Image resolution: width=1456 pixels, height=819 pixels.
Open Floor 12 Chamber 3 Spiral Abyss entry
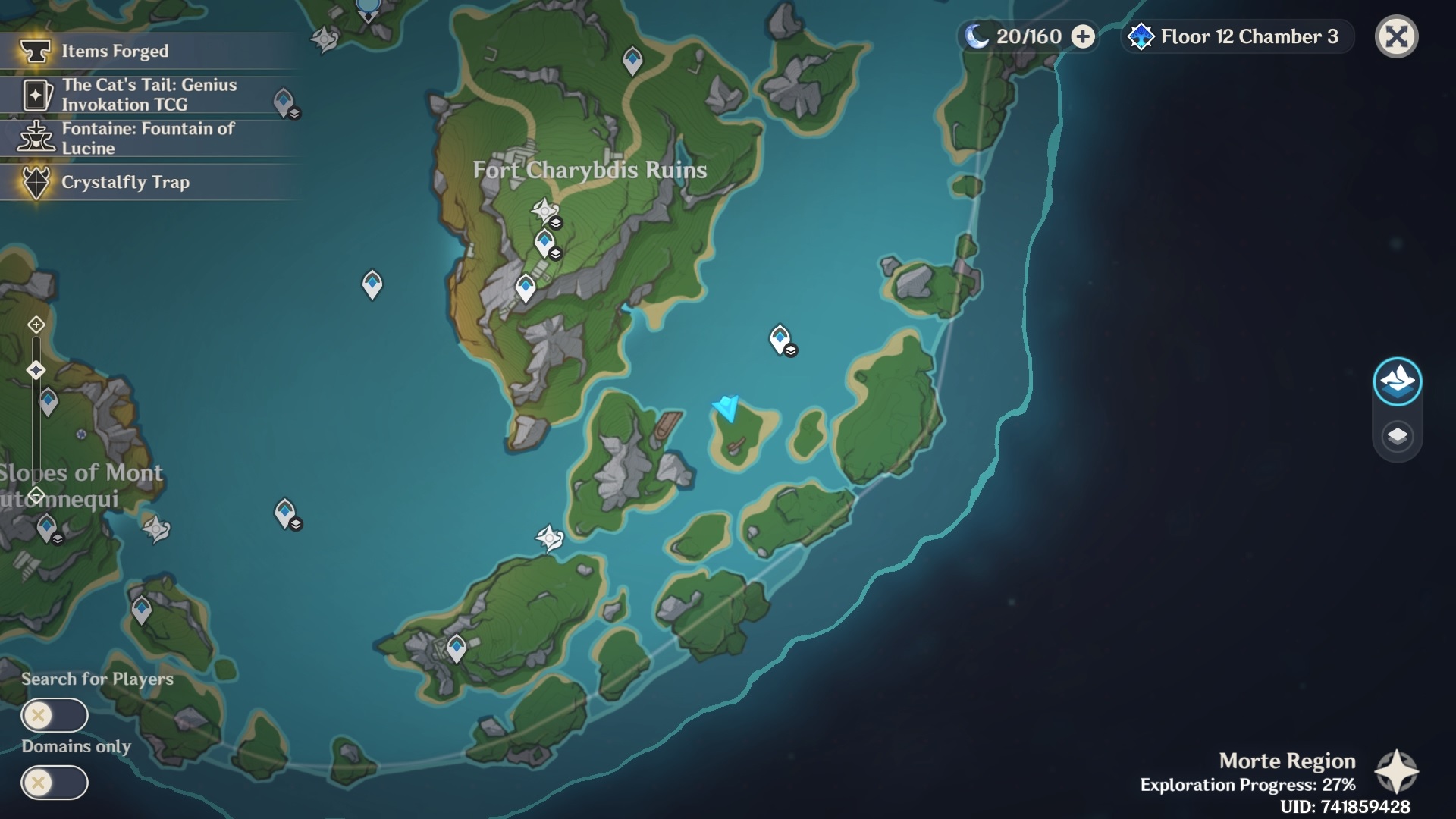[1238, 36]
